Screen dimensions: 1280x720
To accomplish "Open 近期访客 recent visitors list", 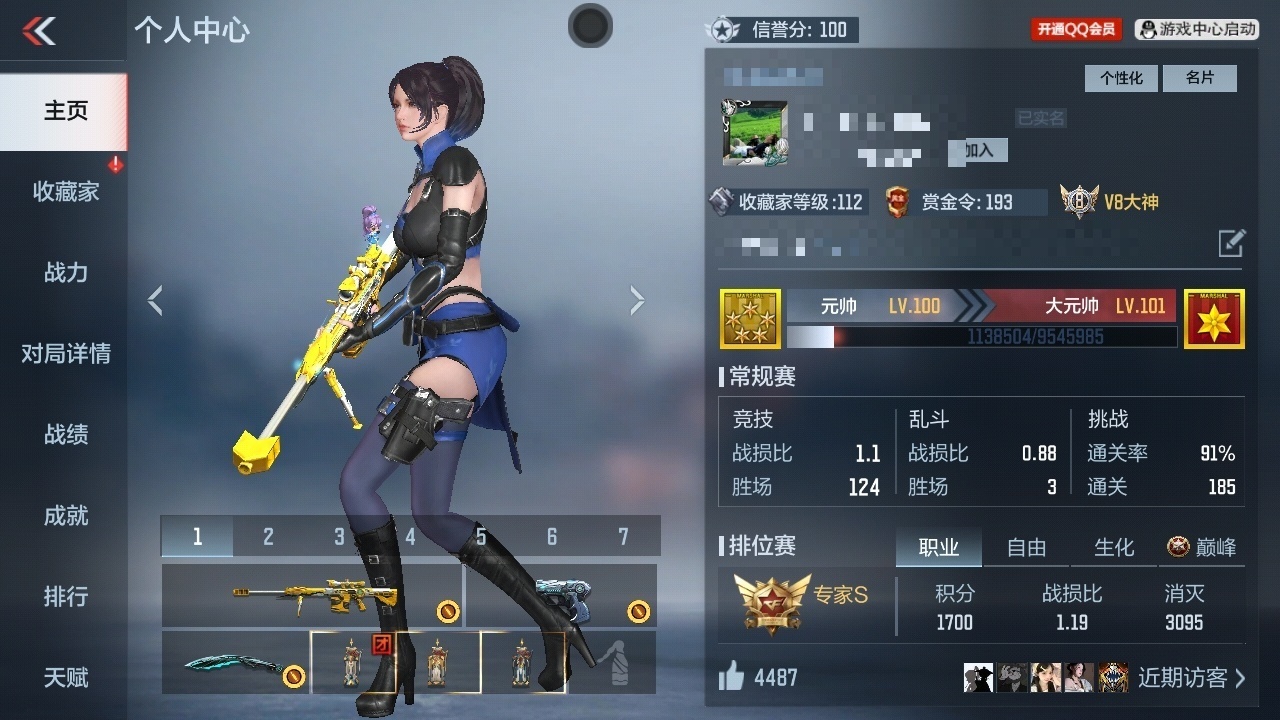I will pyautogui.click(x=1192, y=678).
